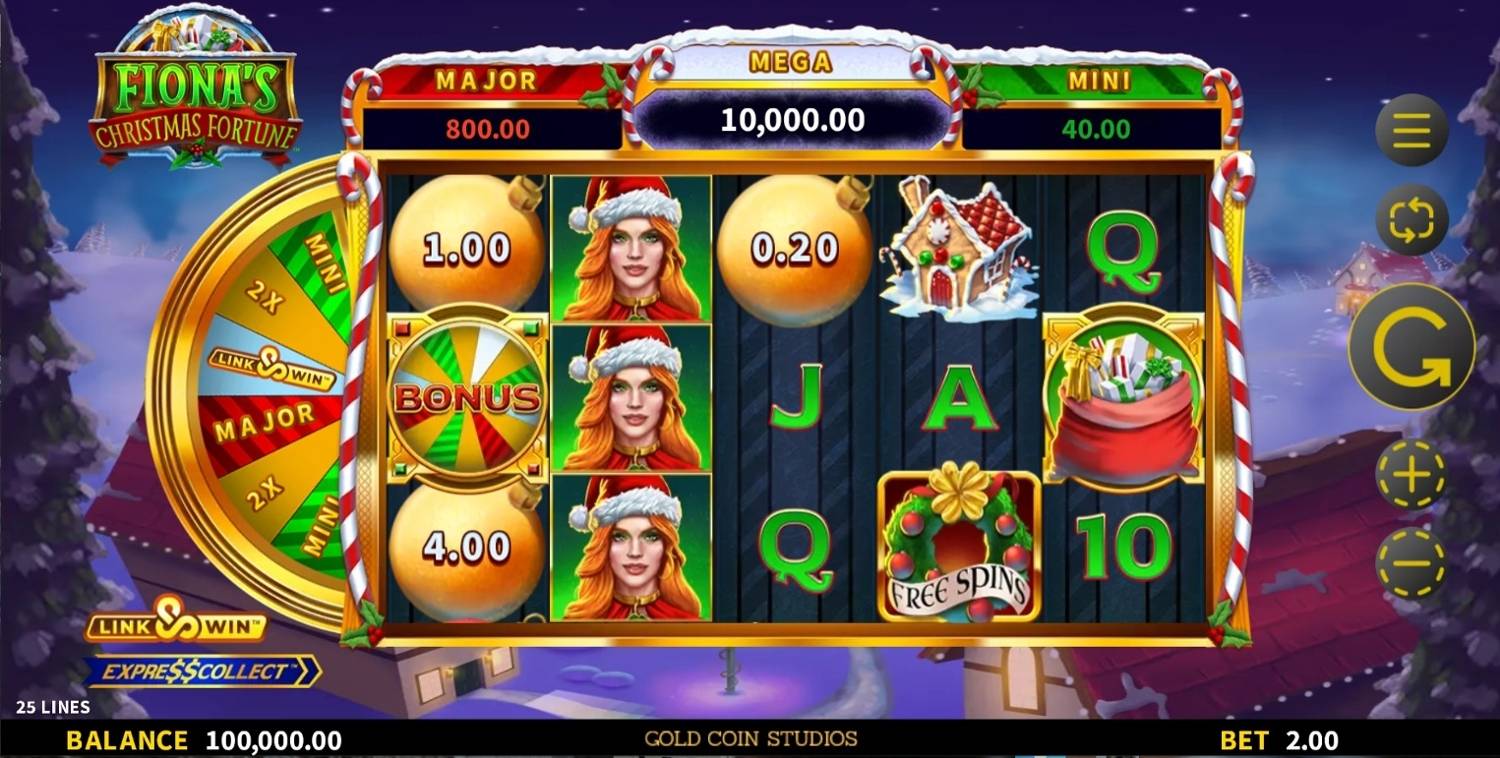Click the minus icon to decrease bet
1500x758 pixels.
(x=1410, y=566)
